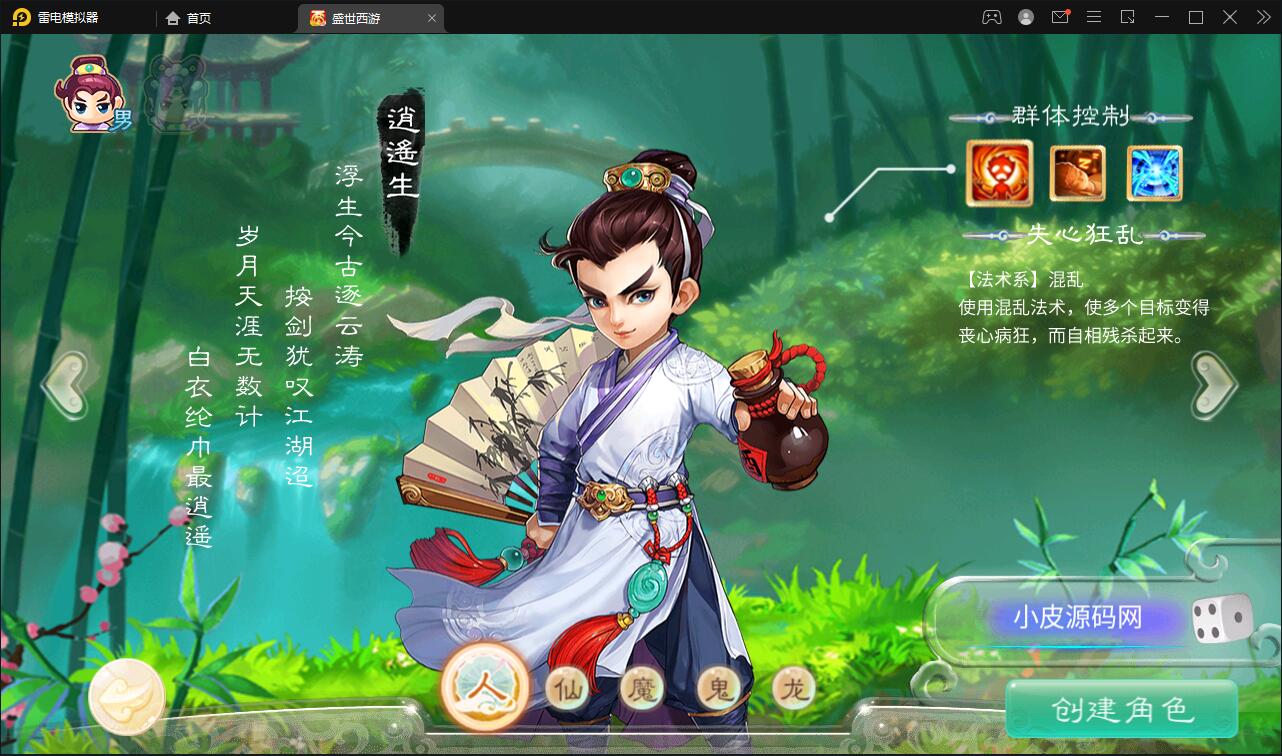This screenshot has height=756, width=1282.
Task: Select the blue ice burst skill icon
Action: (1154, 172)
